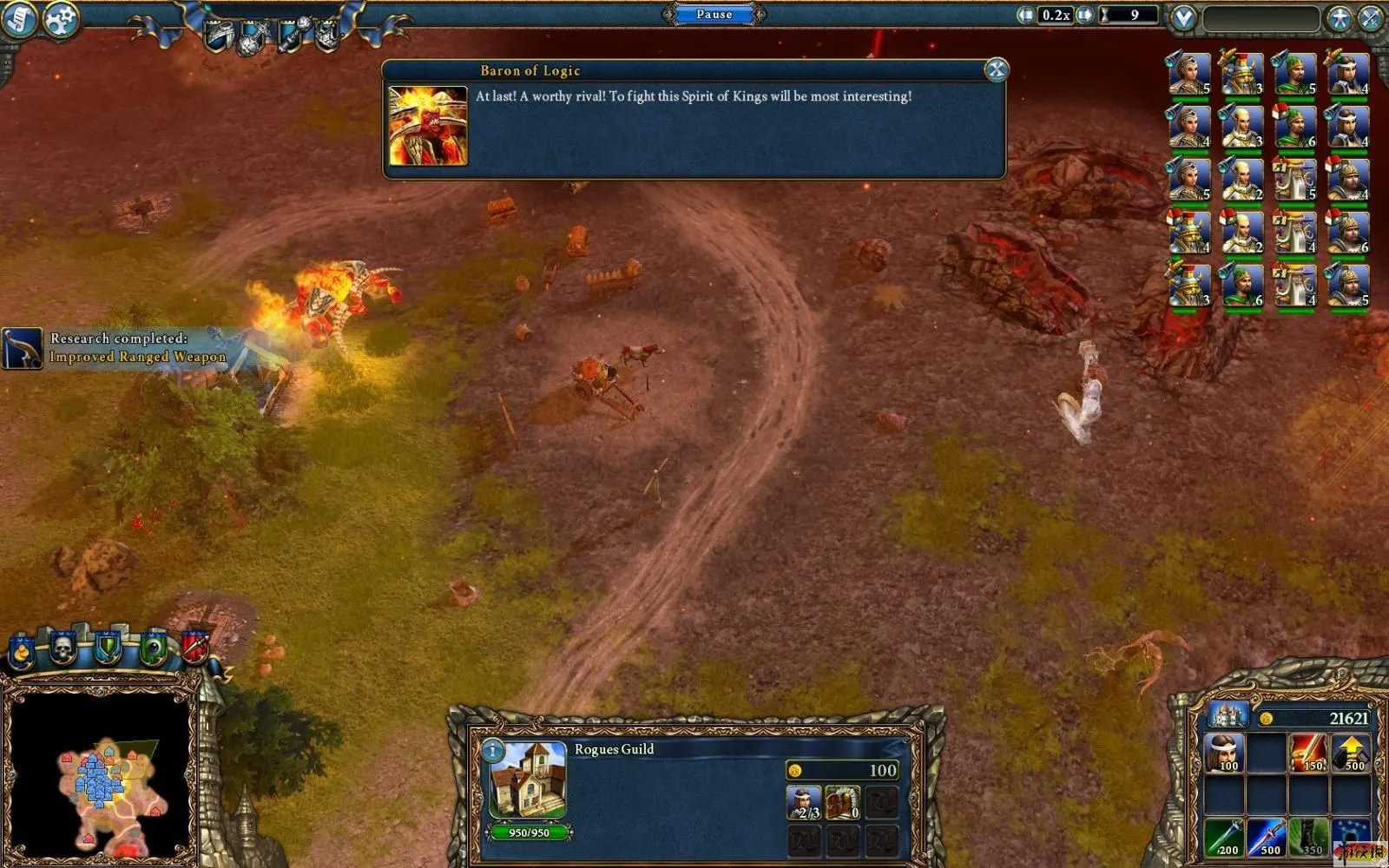1389x868 pixels.
Task: Decrease game speed with left arrow
Action: (1026, 15)
